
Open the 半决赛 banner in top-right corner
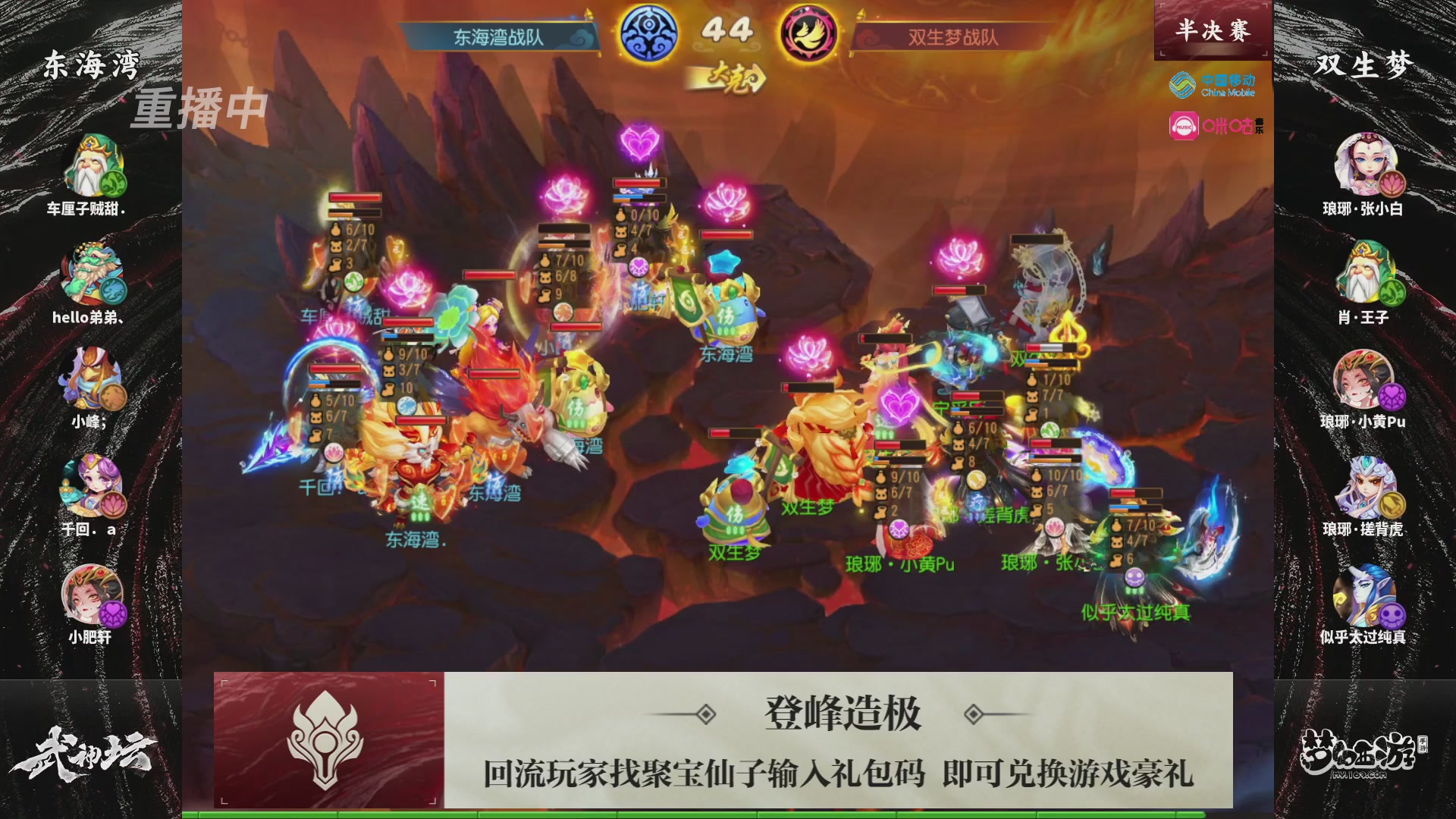(1211, 29)
